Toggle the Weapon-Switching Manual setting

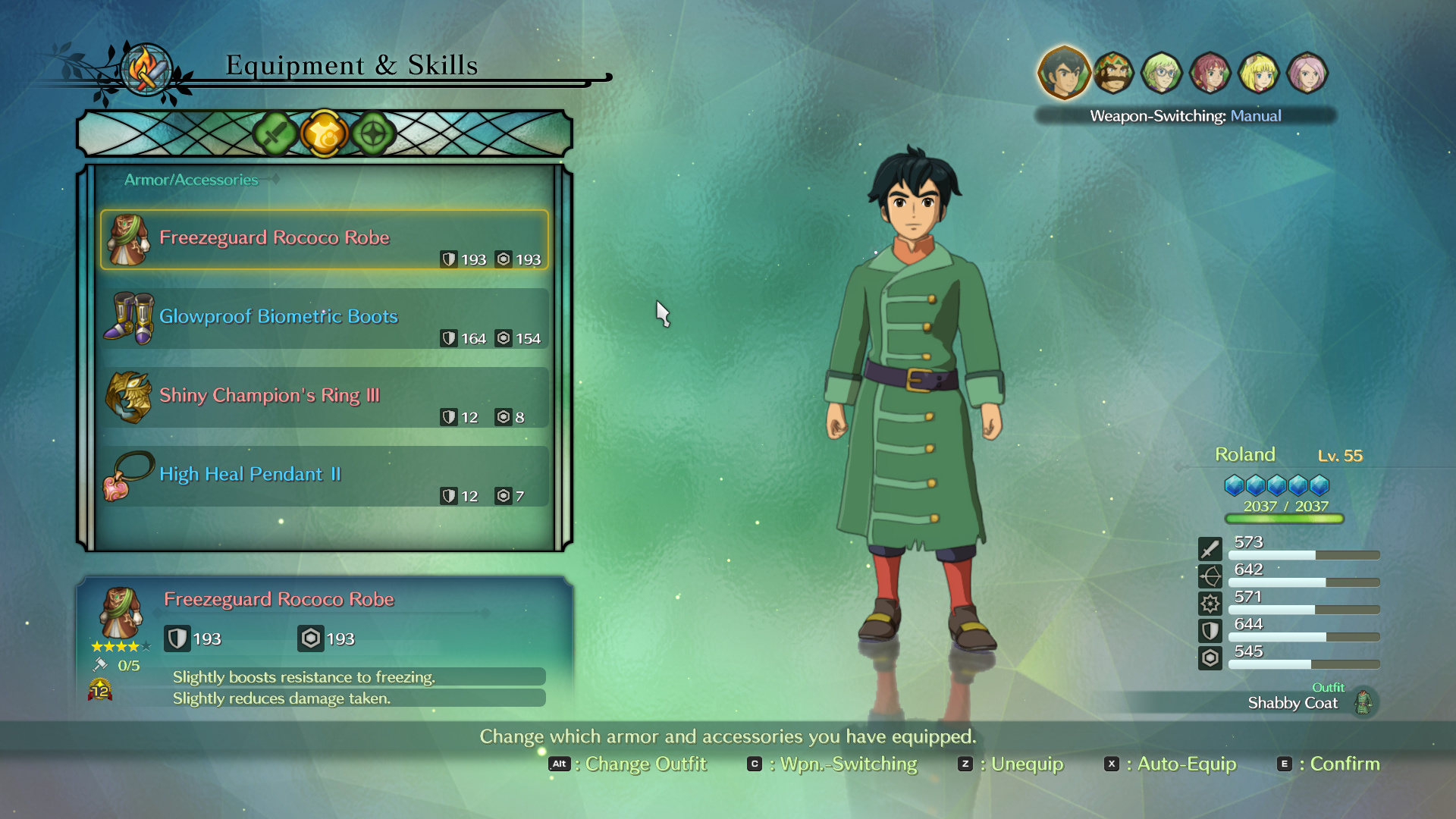click(x=1185, y=116)
